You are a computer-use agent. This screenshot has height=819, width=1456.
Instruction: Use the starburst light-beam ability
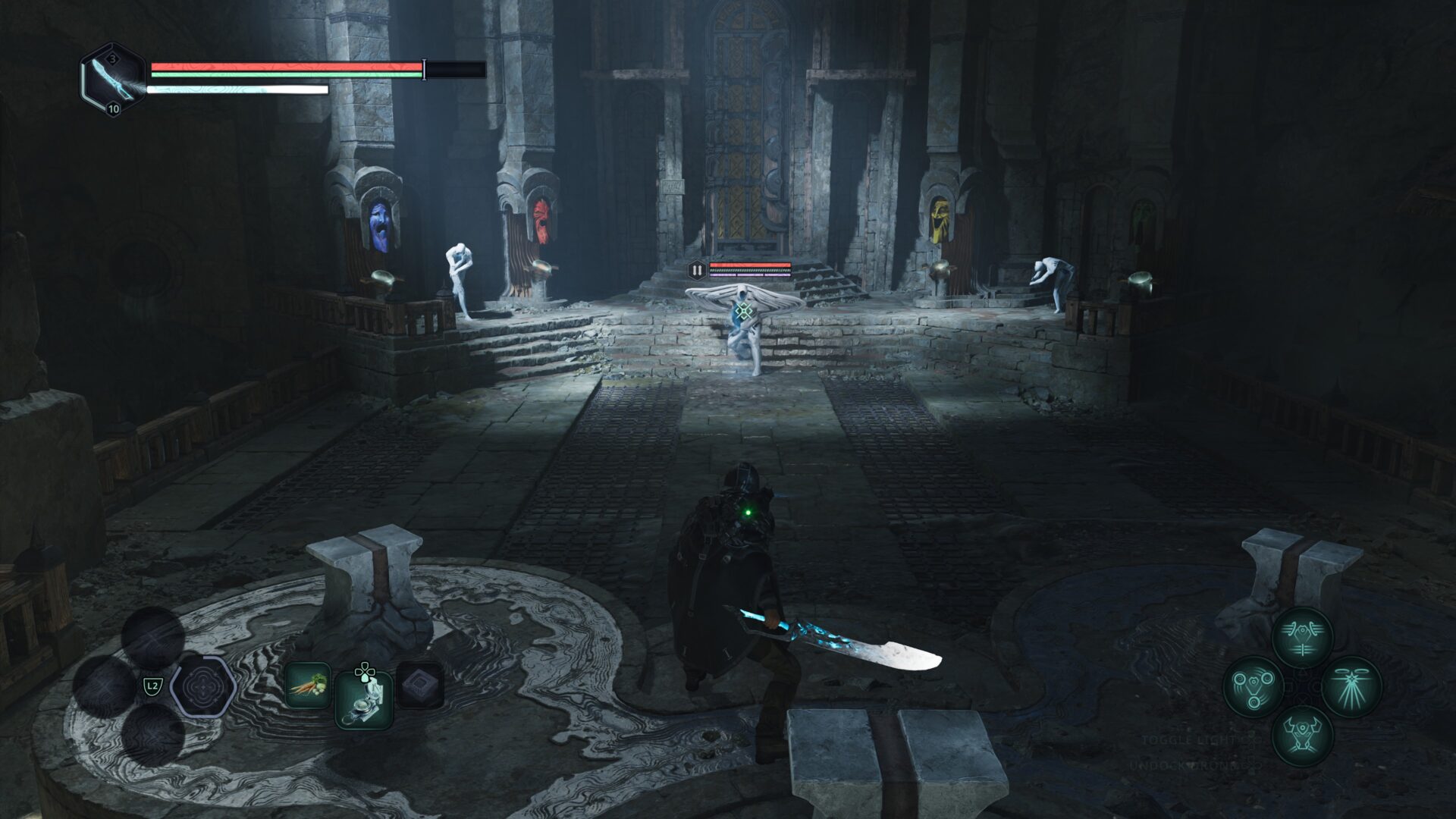1351,686
